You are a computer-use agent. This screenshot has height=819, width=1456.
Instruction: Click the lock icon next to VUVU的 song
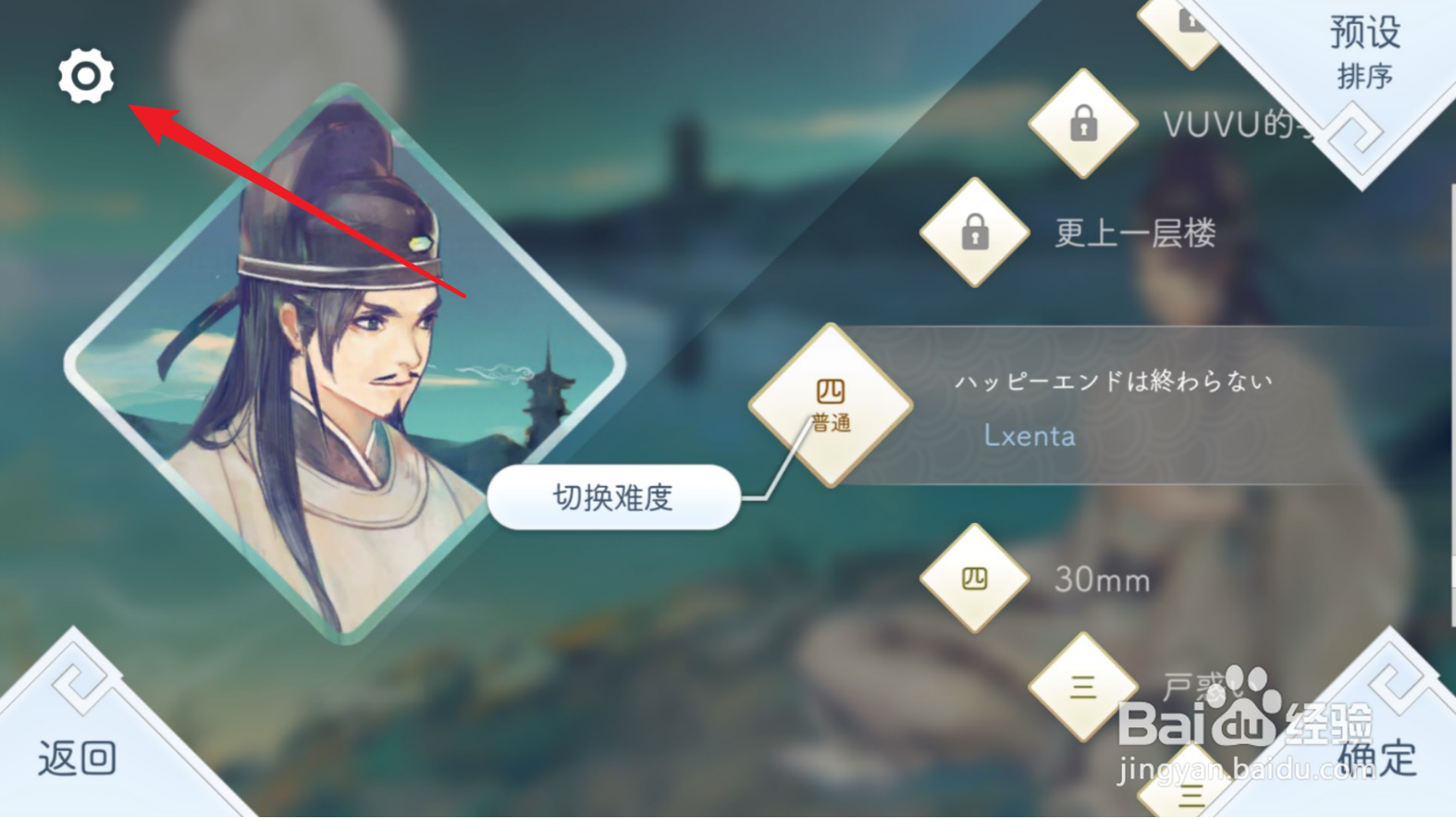point(1082,121)
